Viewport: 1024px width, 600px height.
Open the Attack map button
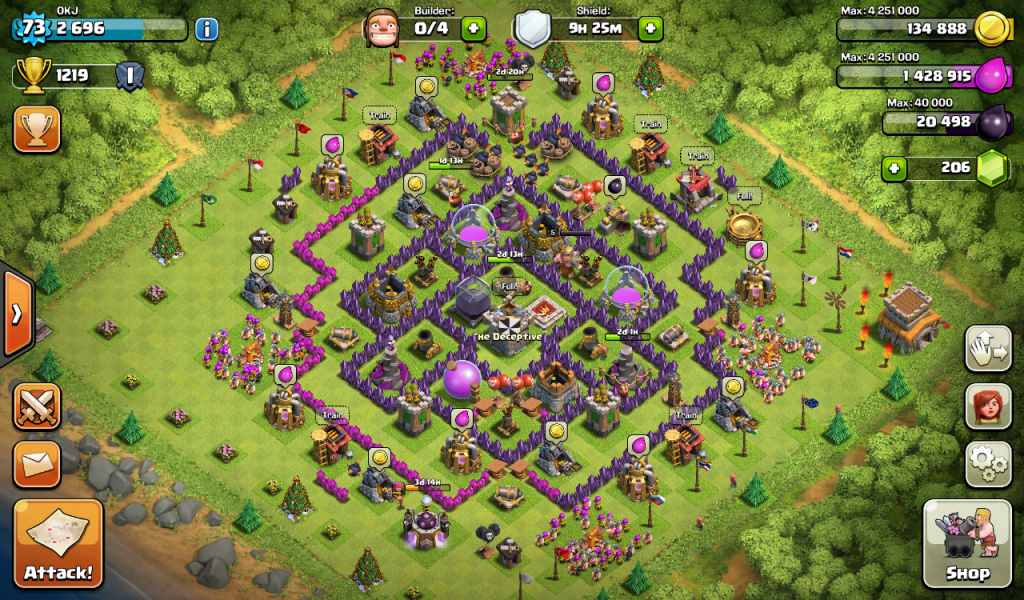pyautogui.click(x=58, y=544)
